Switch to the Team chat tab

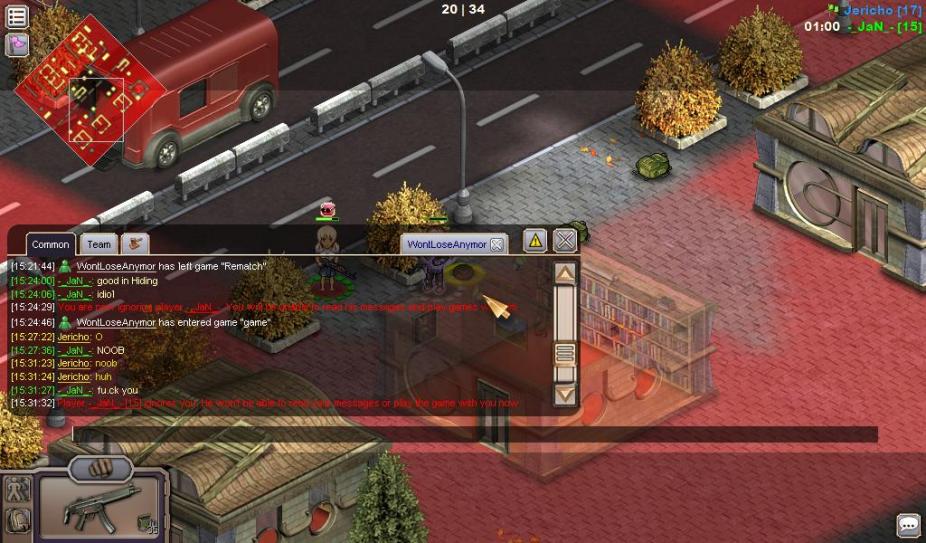tap(99, 244)
